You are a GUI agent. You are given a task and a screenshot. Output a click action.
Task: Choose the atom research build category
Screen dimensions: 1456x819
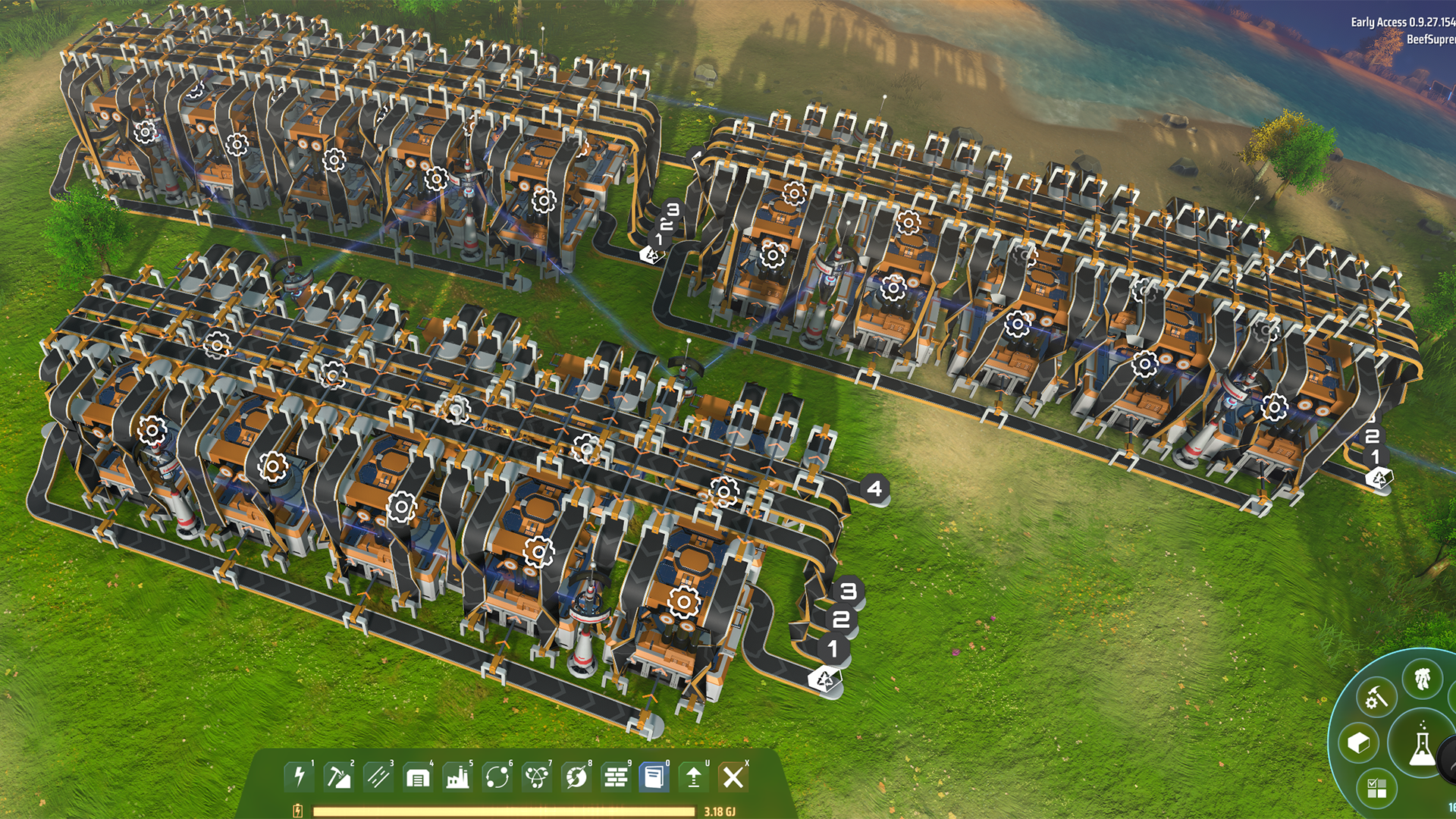point(536,777)
